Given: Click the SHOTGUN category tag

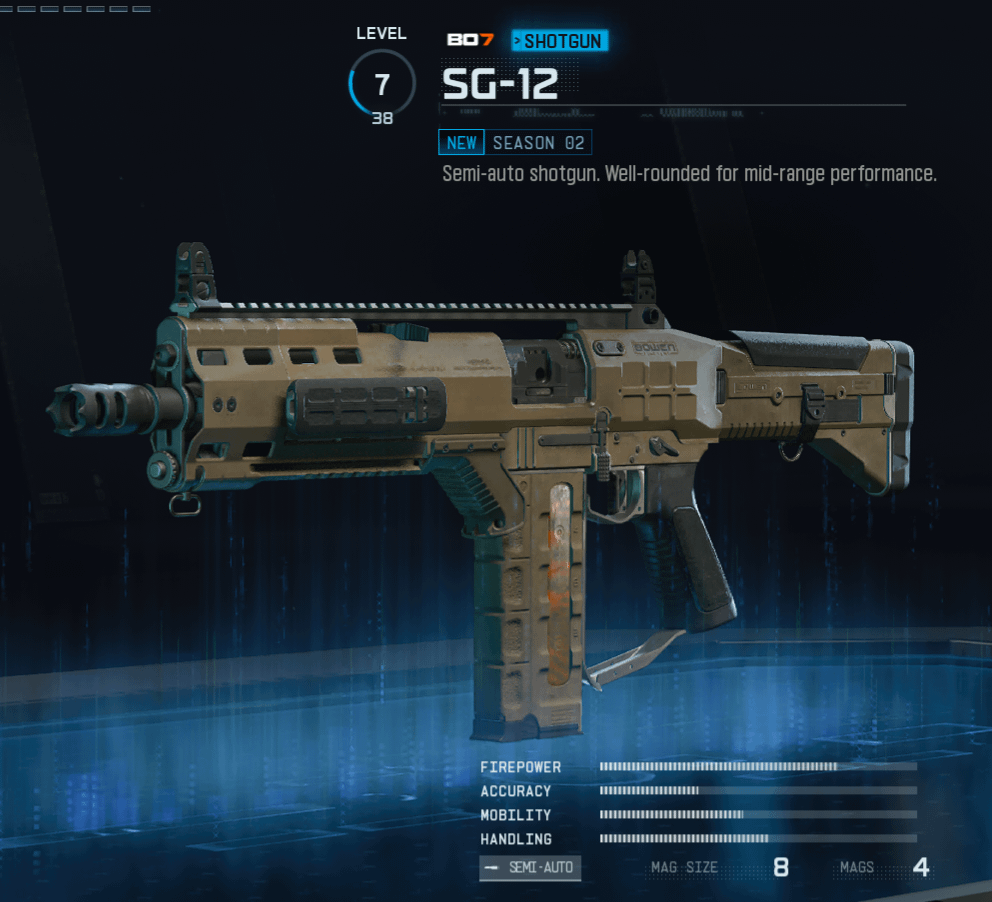Looking at the screenshot, I should [560, 41].
